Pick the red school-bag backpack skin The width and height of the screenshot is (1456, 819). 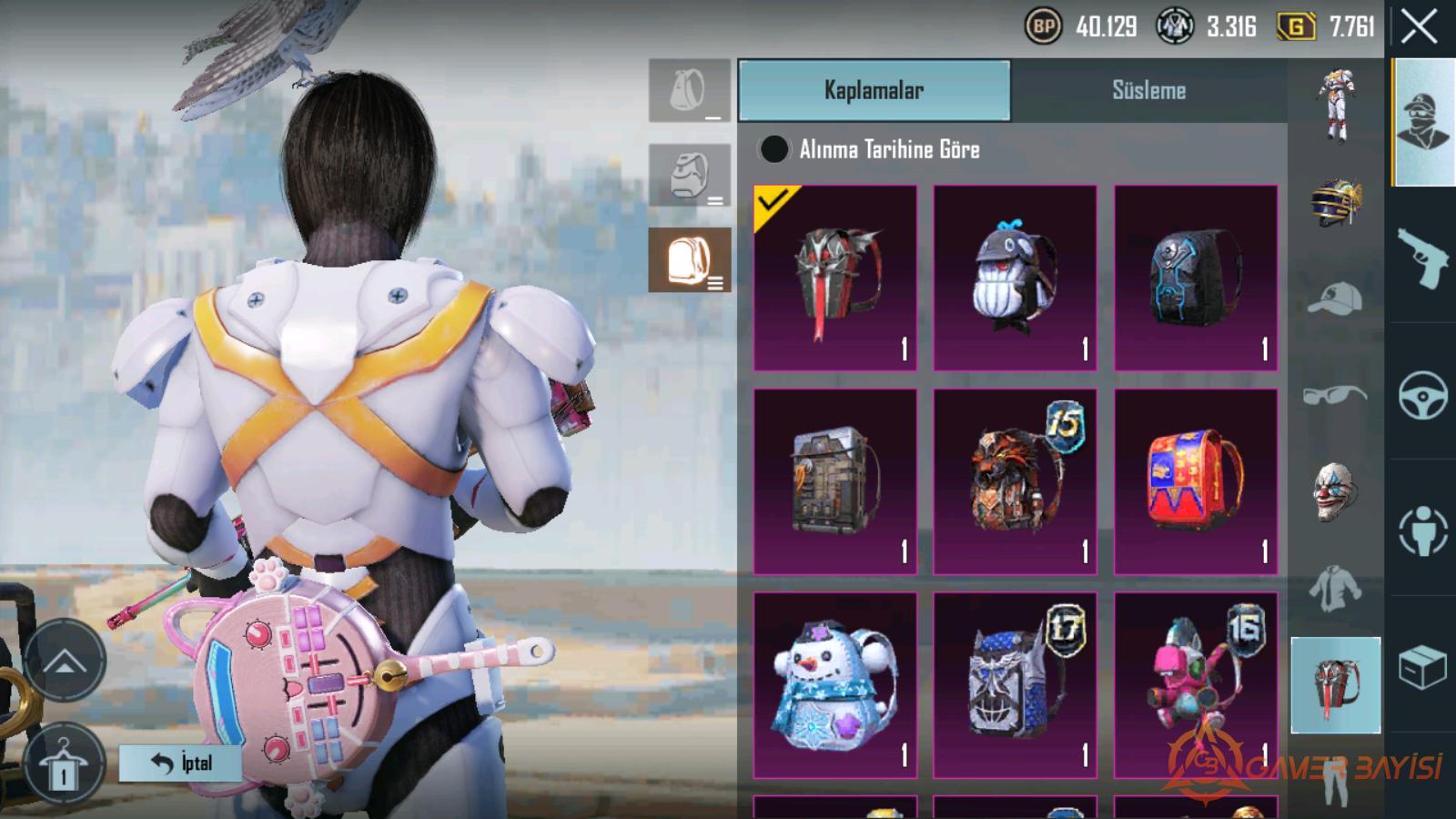tap(1196, 481)
